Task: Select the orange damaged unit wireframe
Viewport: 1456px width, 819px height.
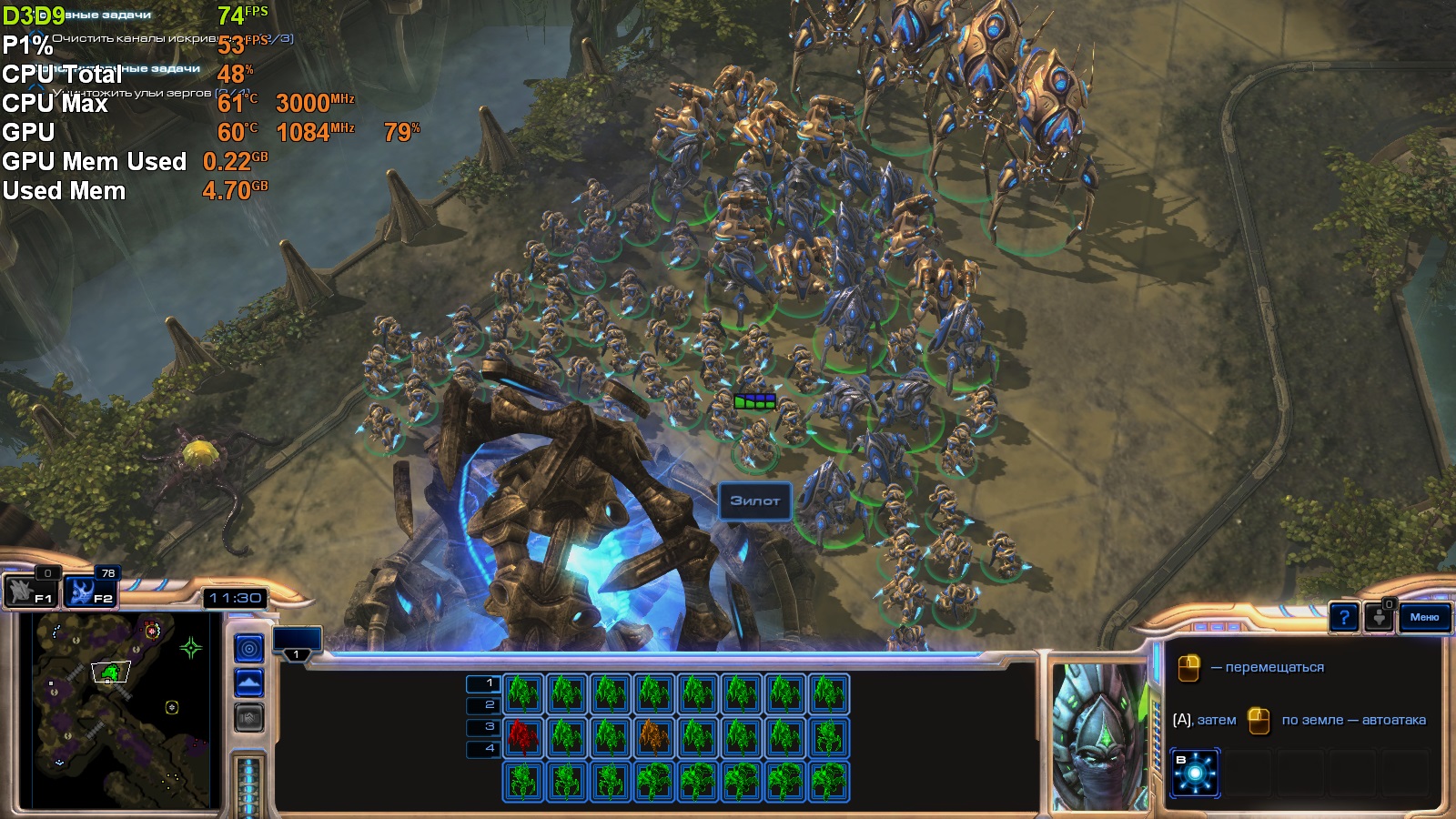Action: (654, 737)
